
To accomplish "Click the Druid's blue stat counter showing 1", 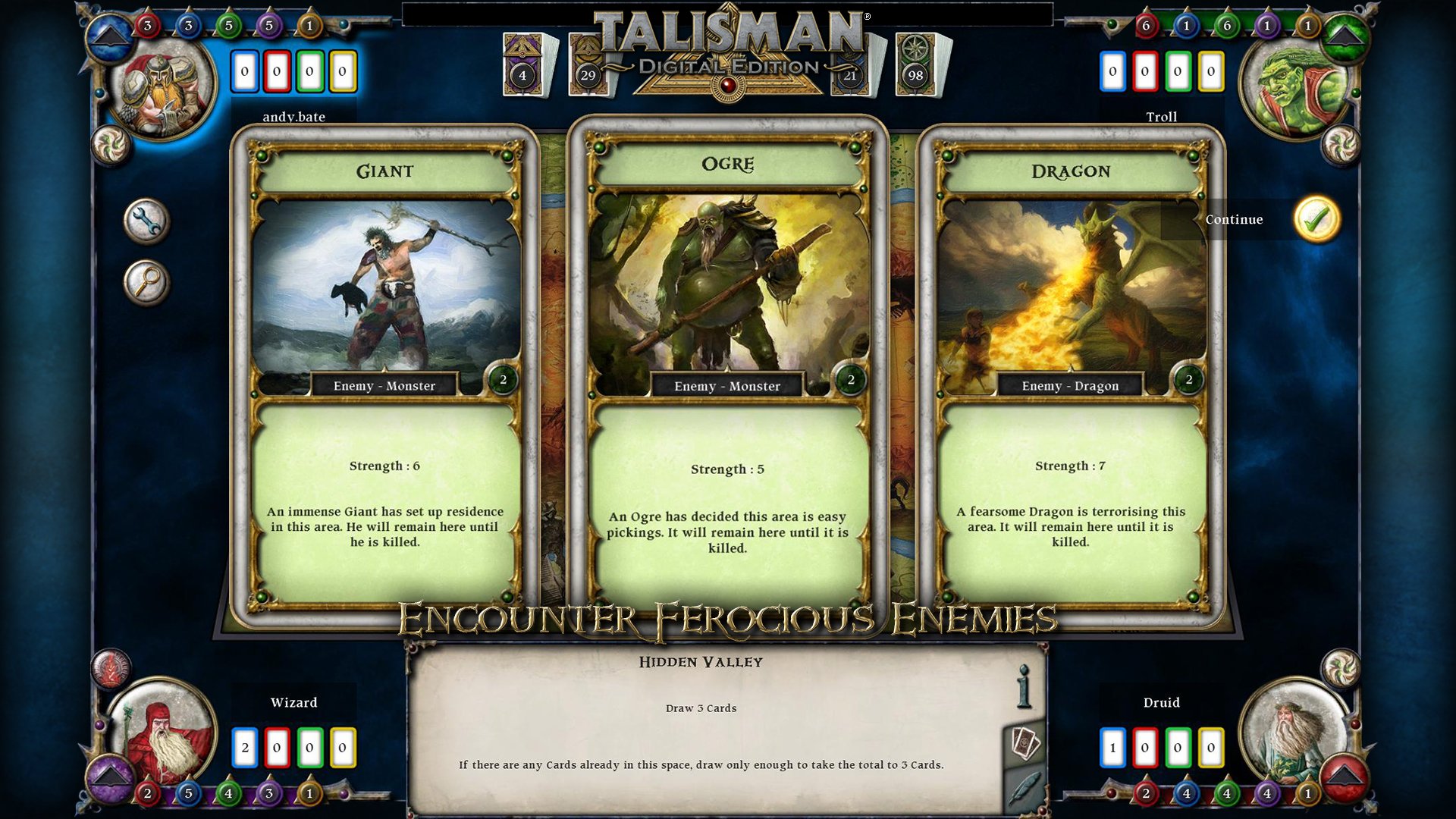I will [1112, 746].
